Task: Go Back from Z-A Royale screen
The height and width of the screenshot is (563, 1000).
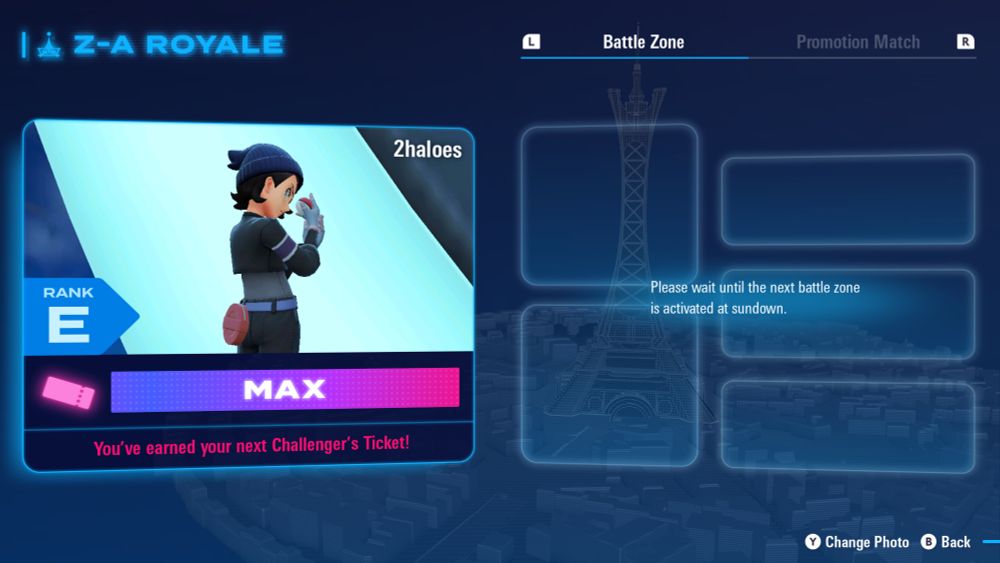Action: pos(945,542)
